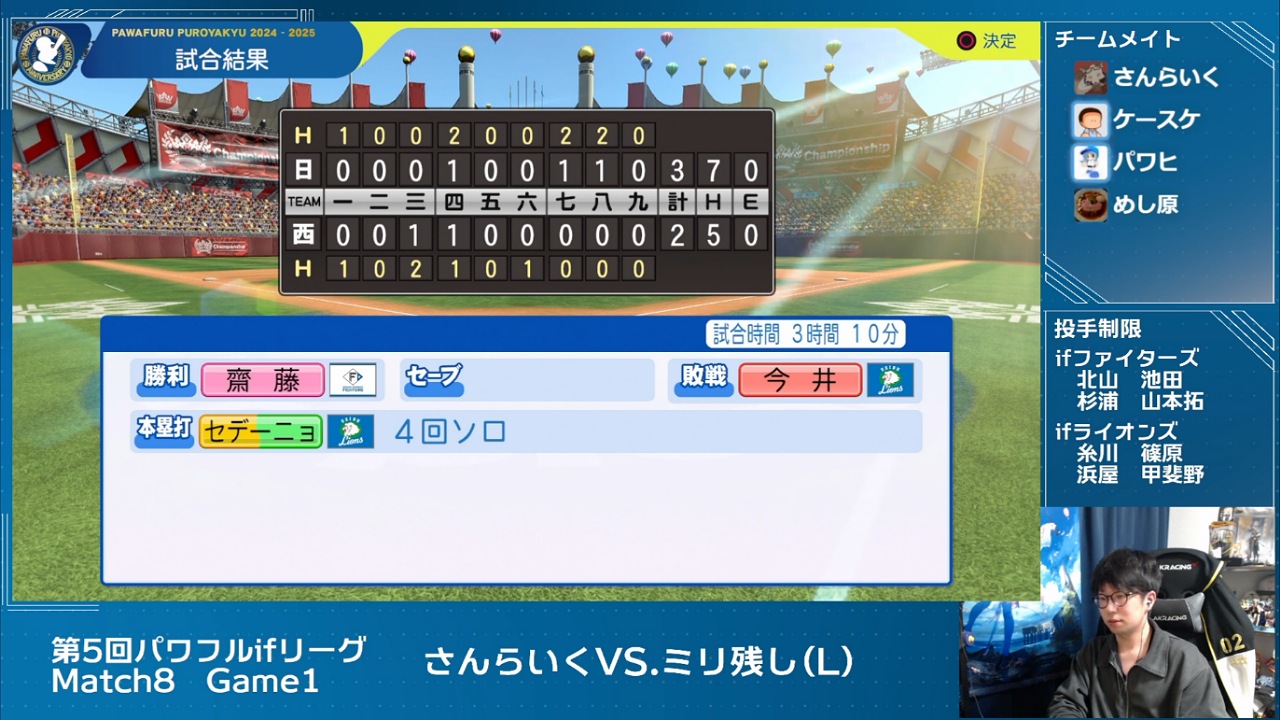
Task: Toggle the セーブ save field
Action: 432,380
